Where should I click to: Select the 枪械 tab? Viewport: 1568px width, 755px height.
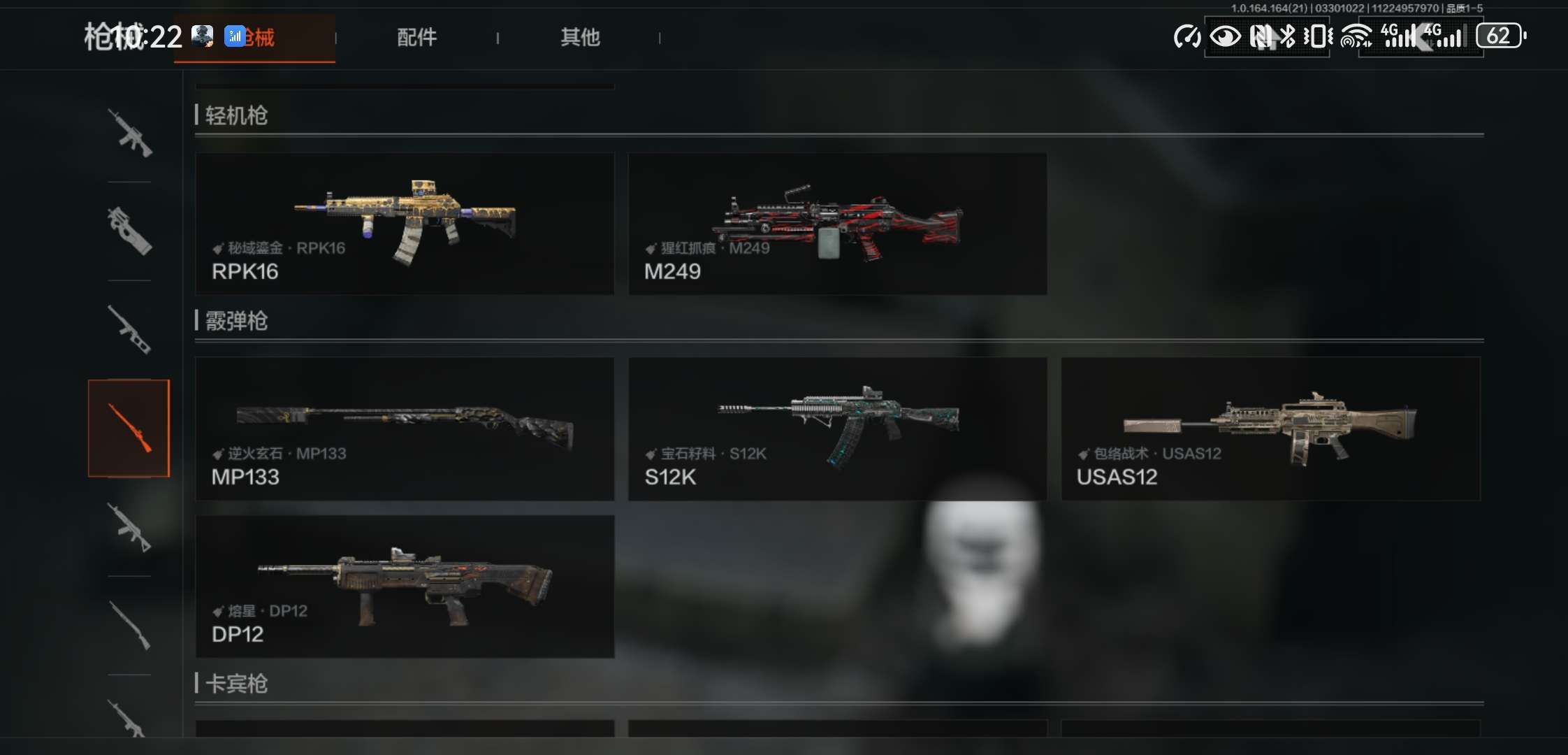coord(255,38)
